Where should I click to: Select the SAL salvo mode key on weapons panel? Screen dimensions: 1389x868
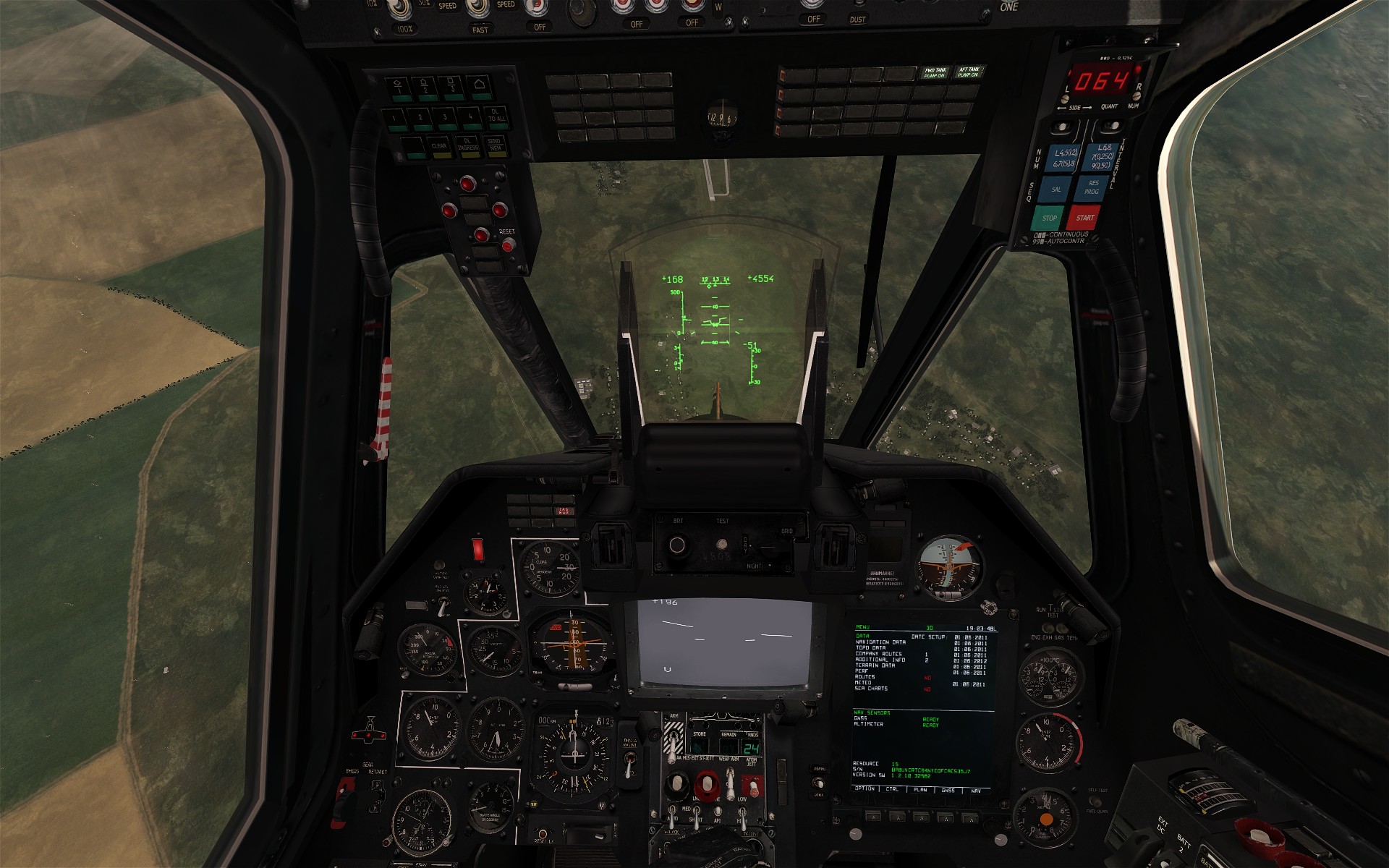tap(1056, 190)
